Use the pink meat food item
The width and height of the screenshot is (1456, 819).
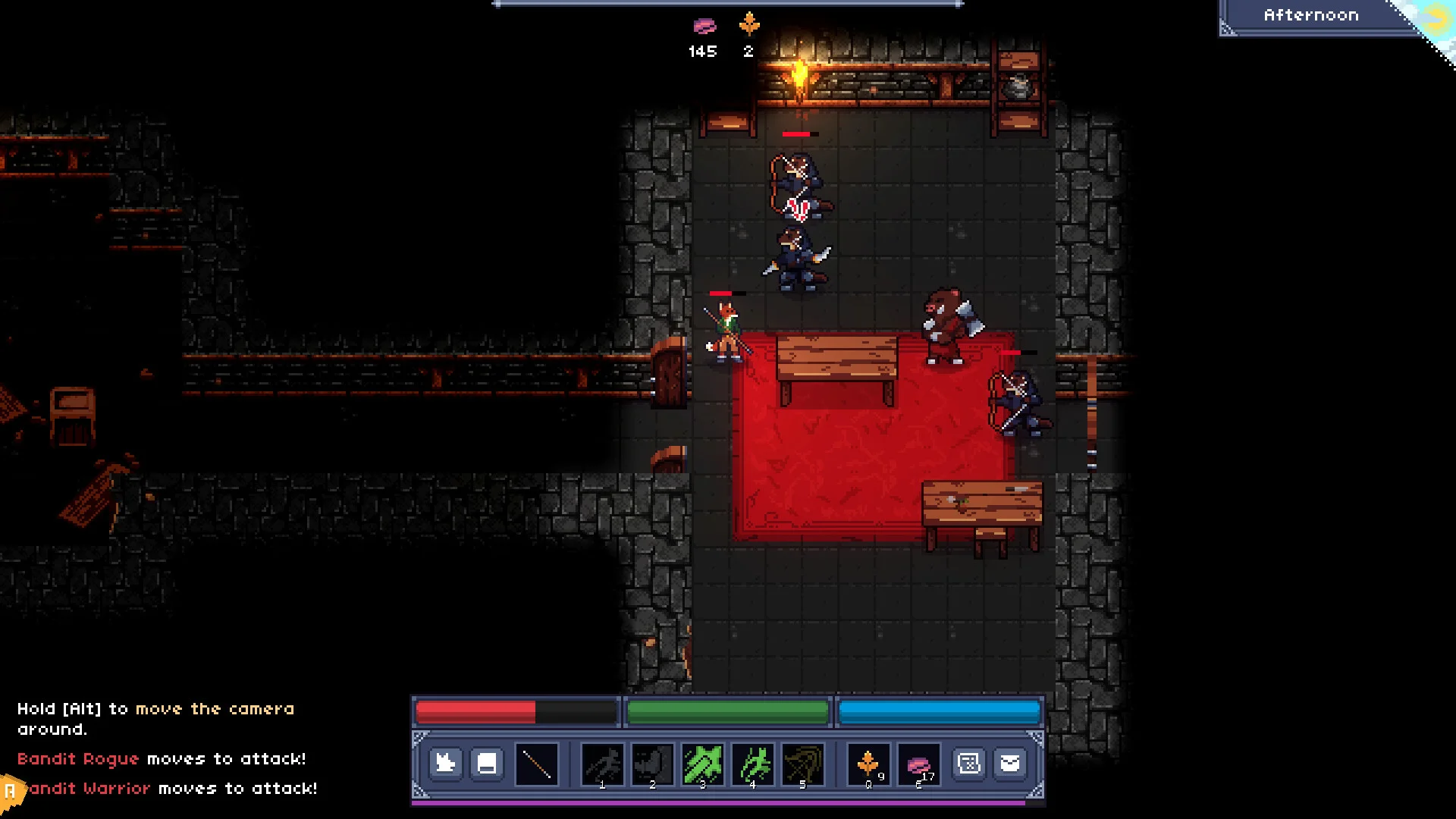pos(918,764)
